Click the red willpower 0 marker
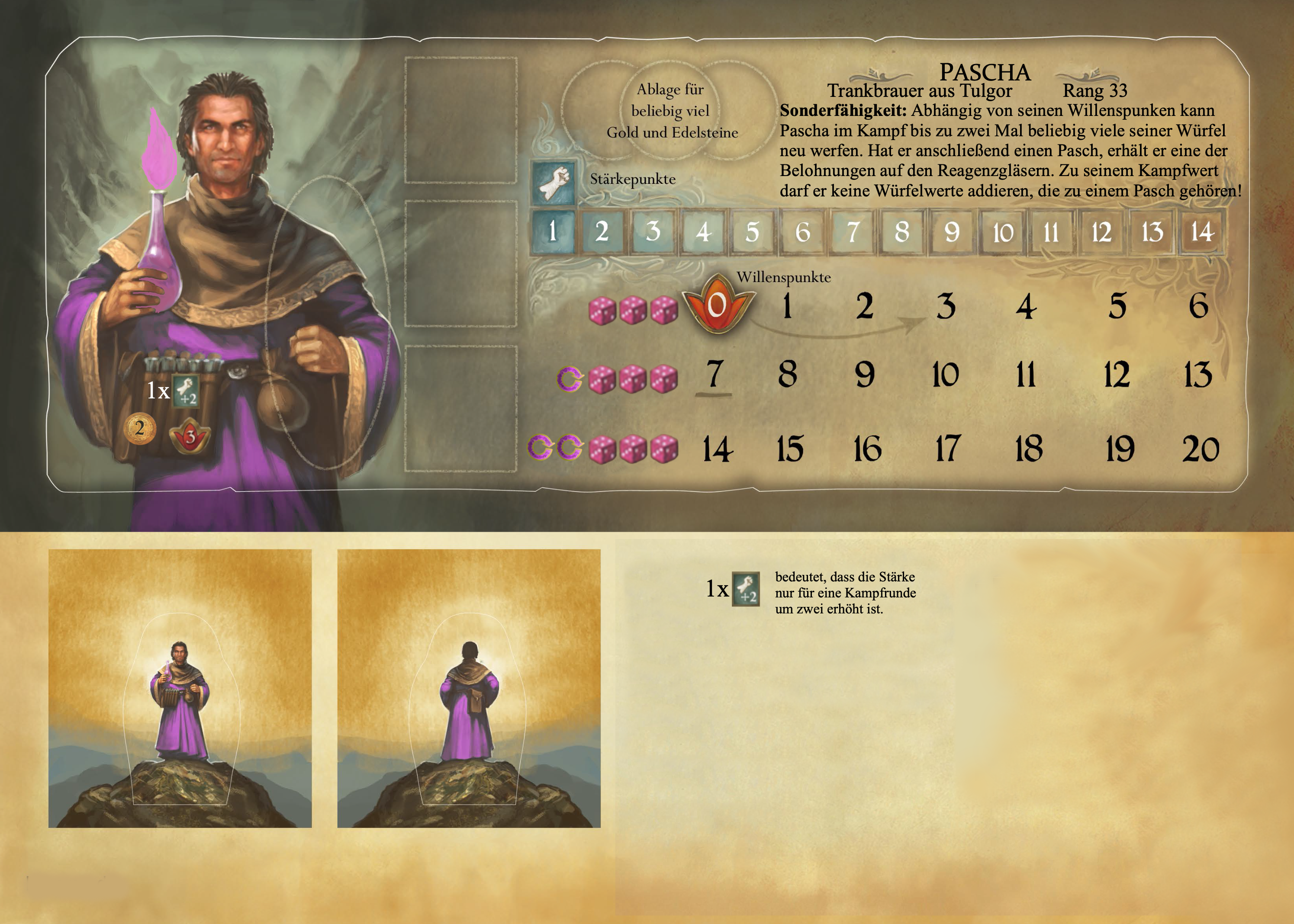 (718, 305)
